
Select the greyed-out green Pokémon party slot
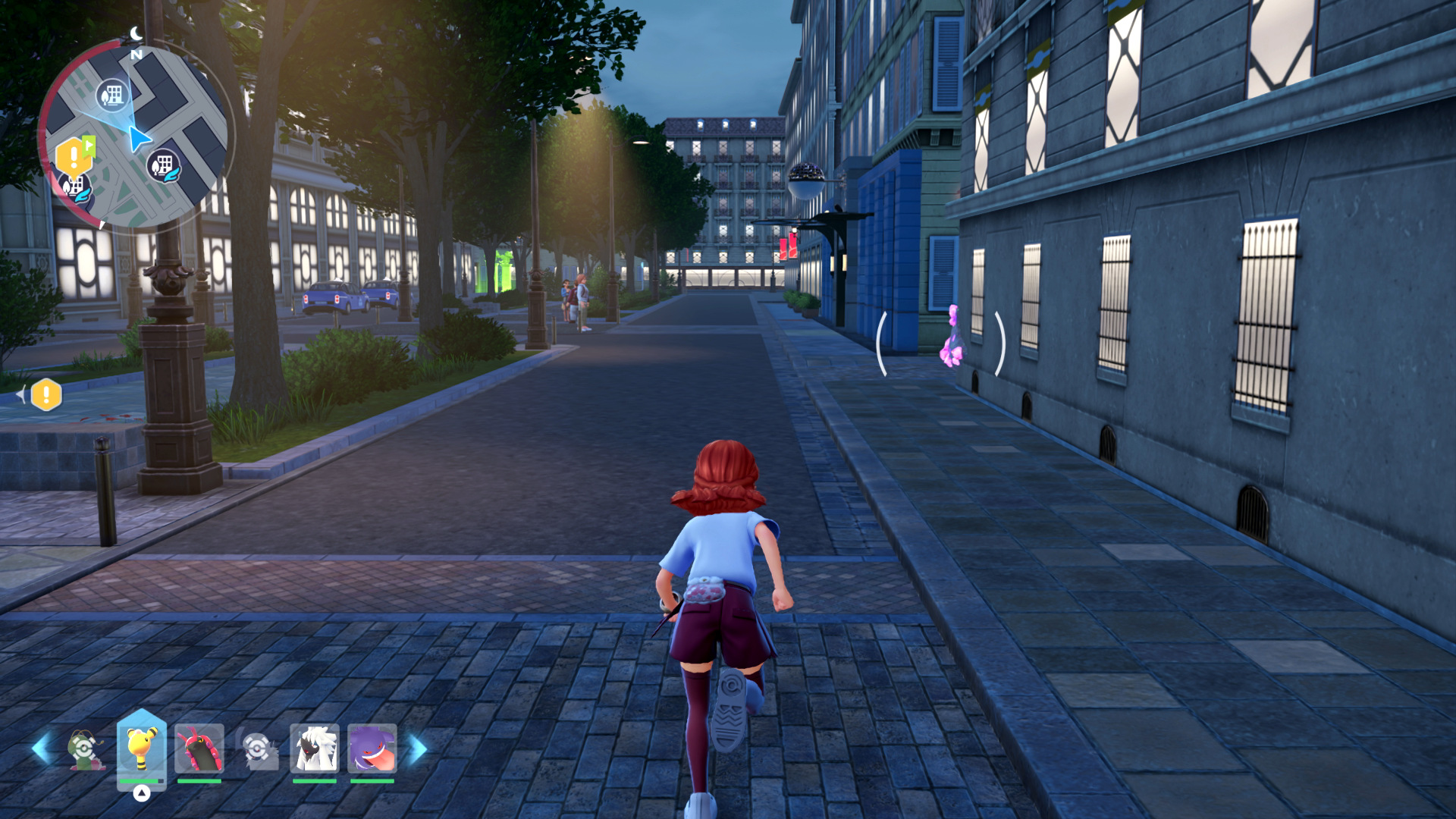[x=86, y=749]
